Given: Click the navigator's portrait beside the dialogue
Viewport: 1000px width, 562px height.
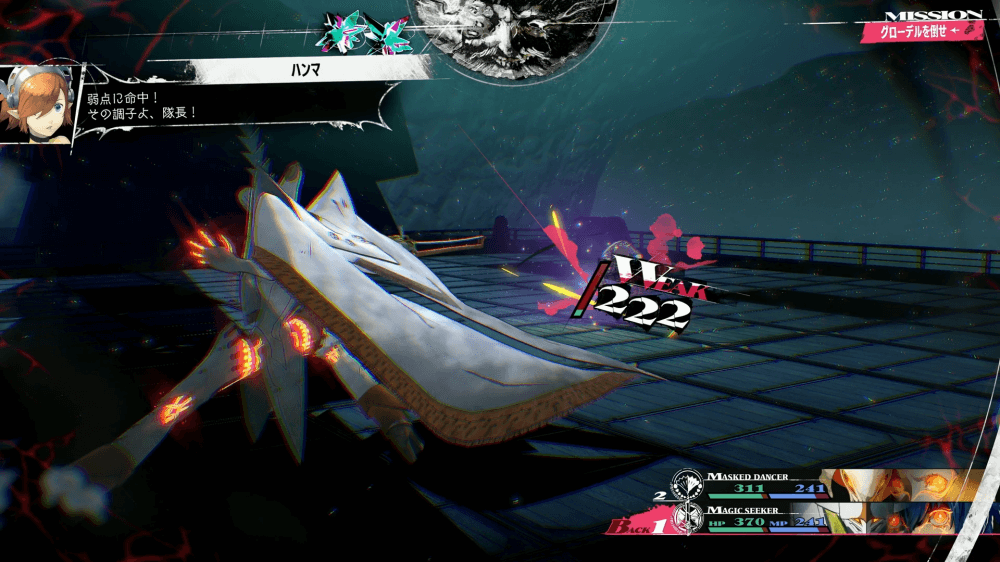Looking at the screenshot, I should click(38, 106).
